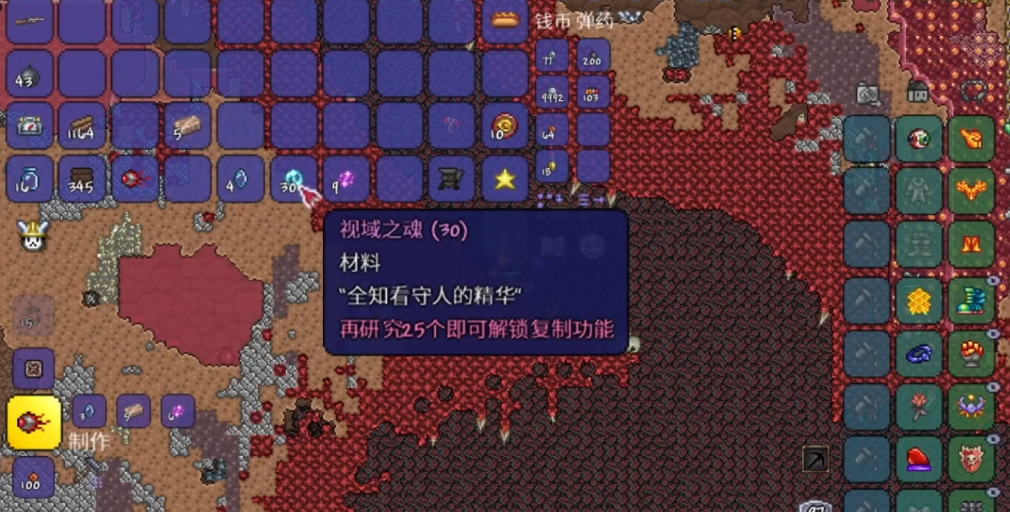Choose the anvil item slot
Screen dimensions: 1010x512
(452, 180)
